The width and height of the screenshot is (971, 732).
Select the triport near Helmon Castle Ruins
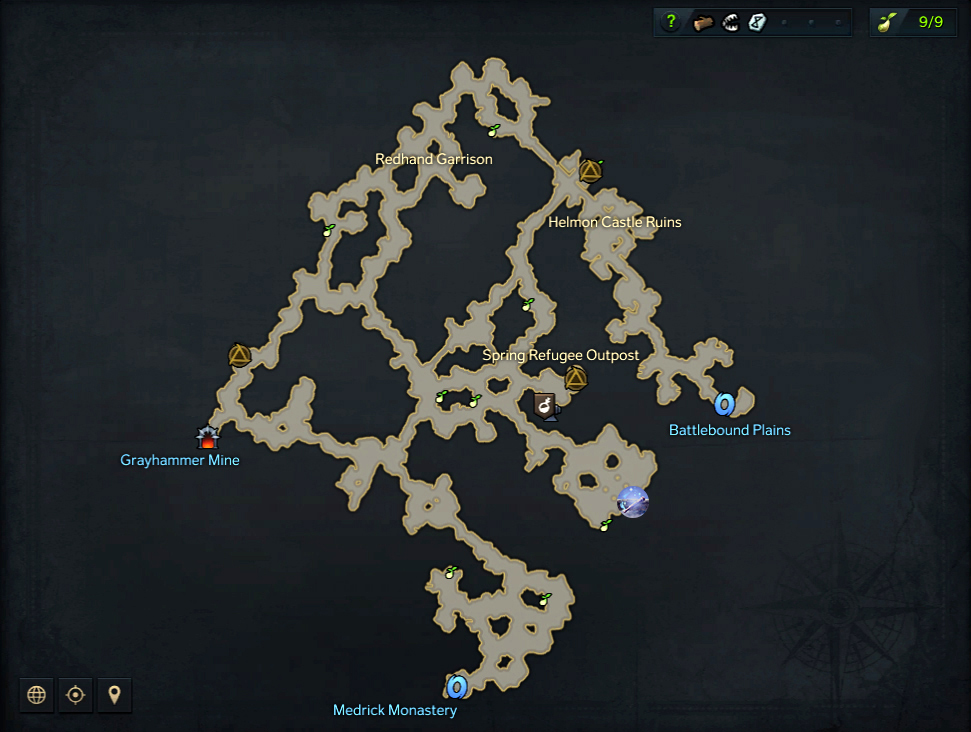pyautogui.click(x=590, y=171)
